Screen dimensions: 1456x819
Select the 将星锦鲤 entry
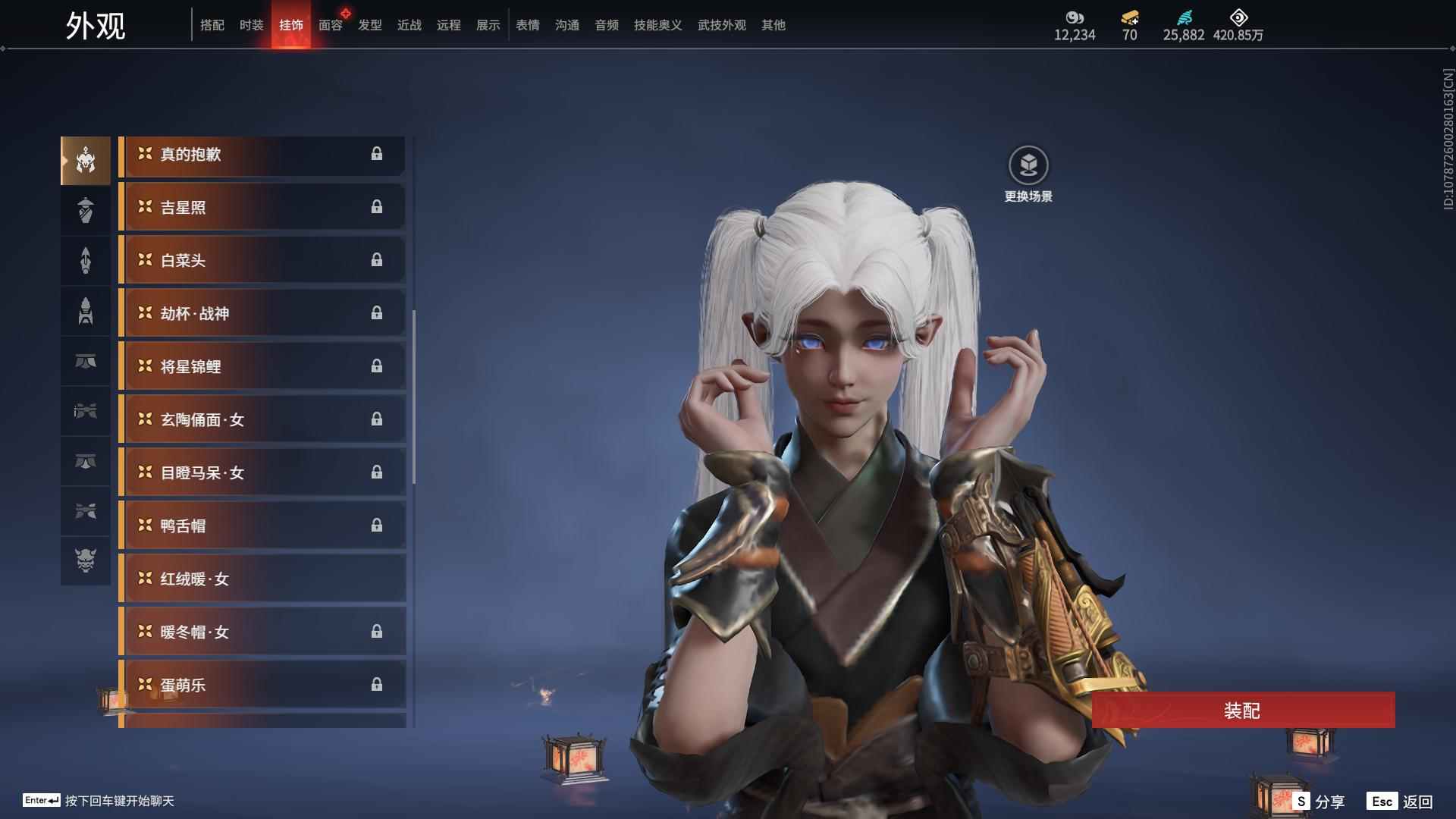point(262,366)
